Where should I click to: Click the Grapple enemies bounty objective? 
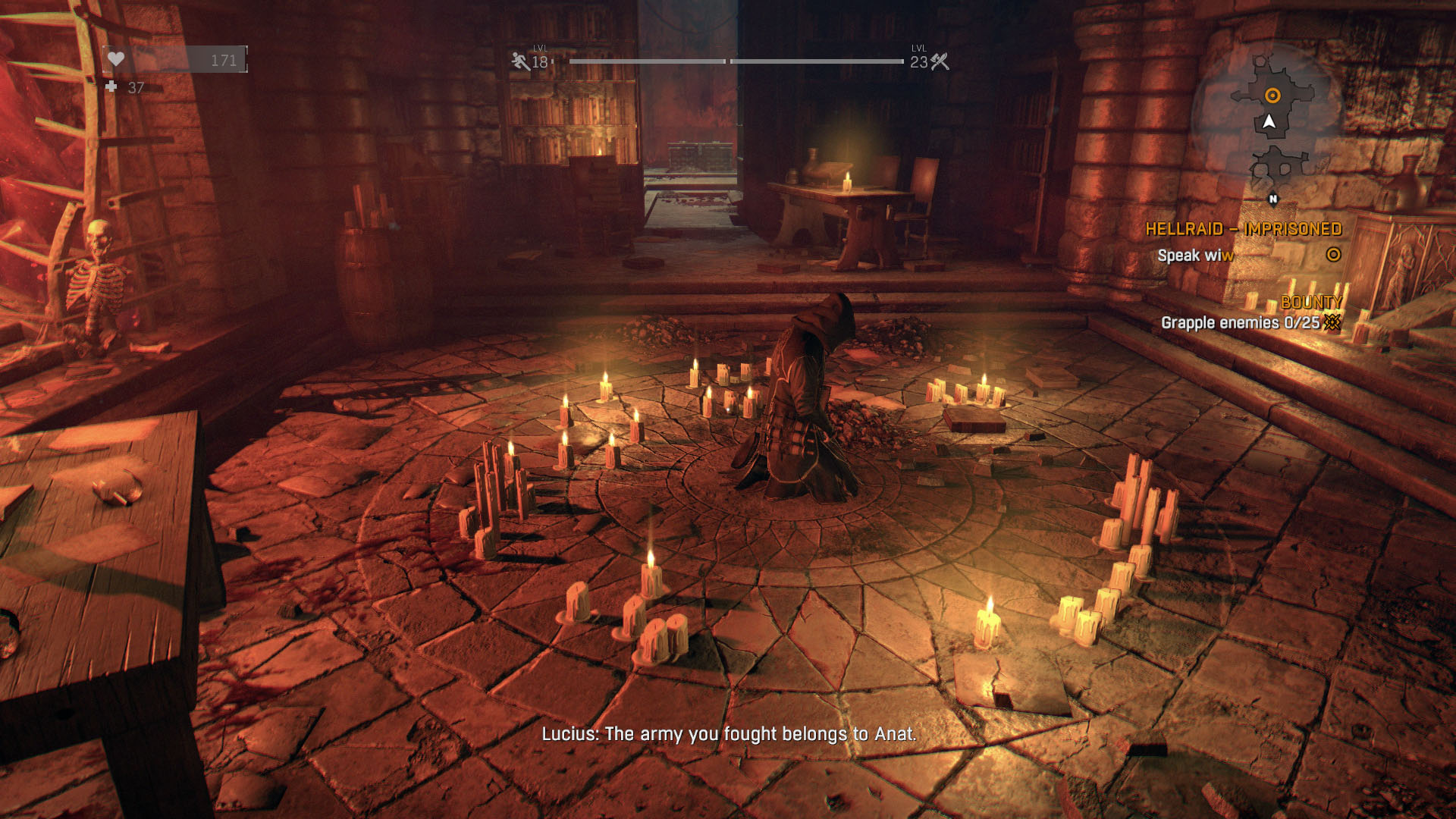[x=1240, y=322]
